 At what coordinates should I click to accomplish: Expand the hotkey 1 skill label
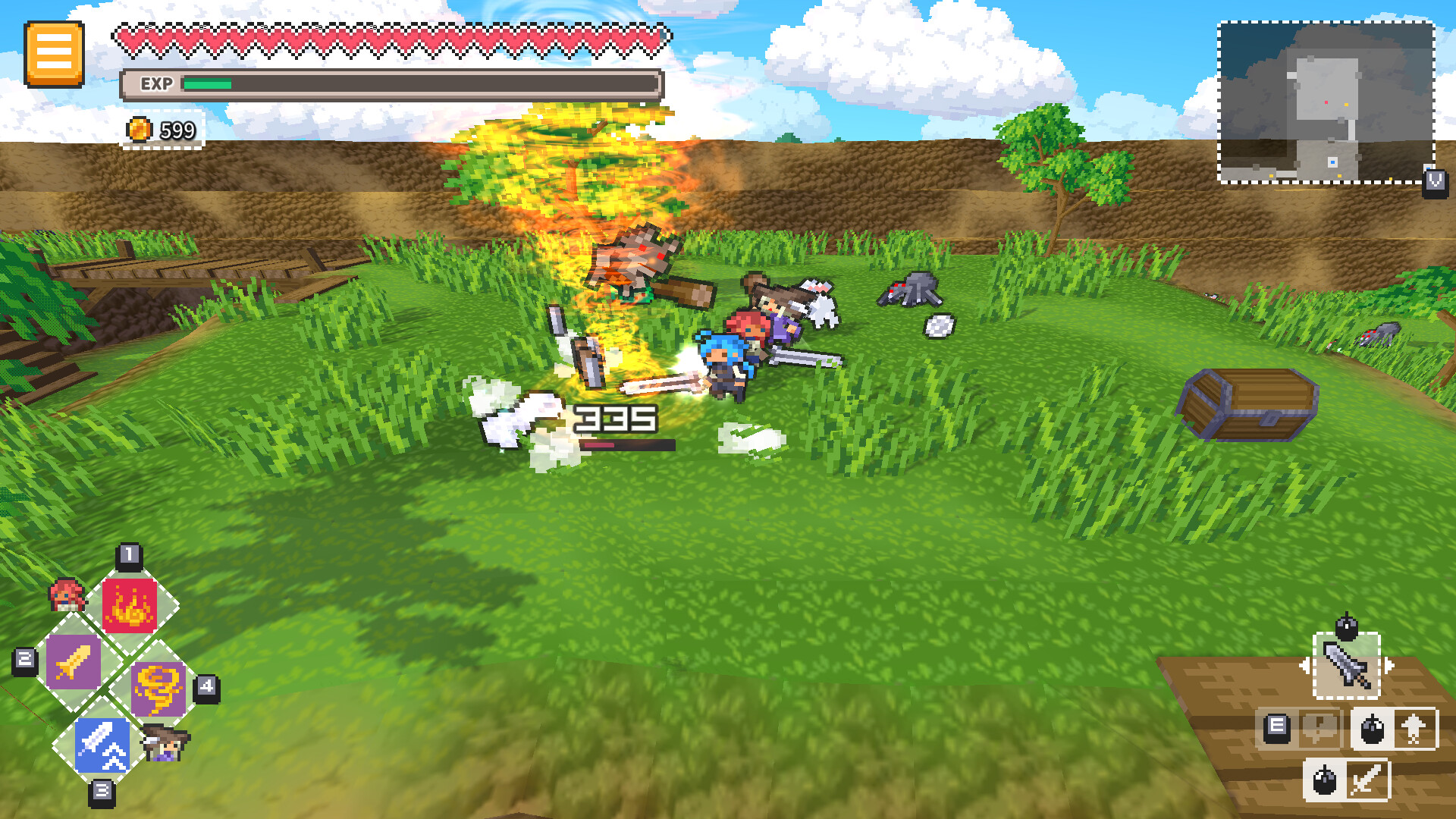pyautogui.click(x=129, y=555)
